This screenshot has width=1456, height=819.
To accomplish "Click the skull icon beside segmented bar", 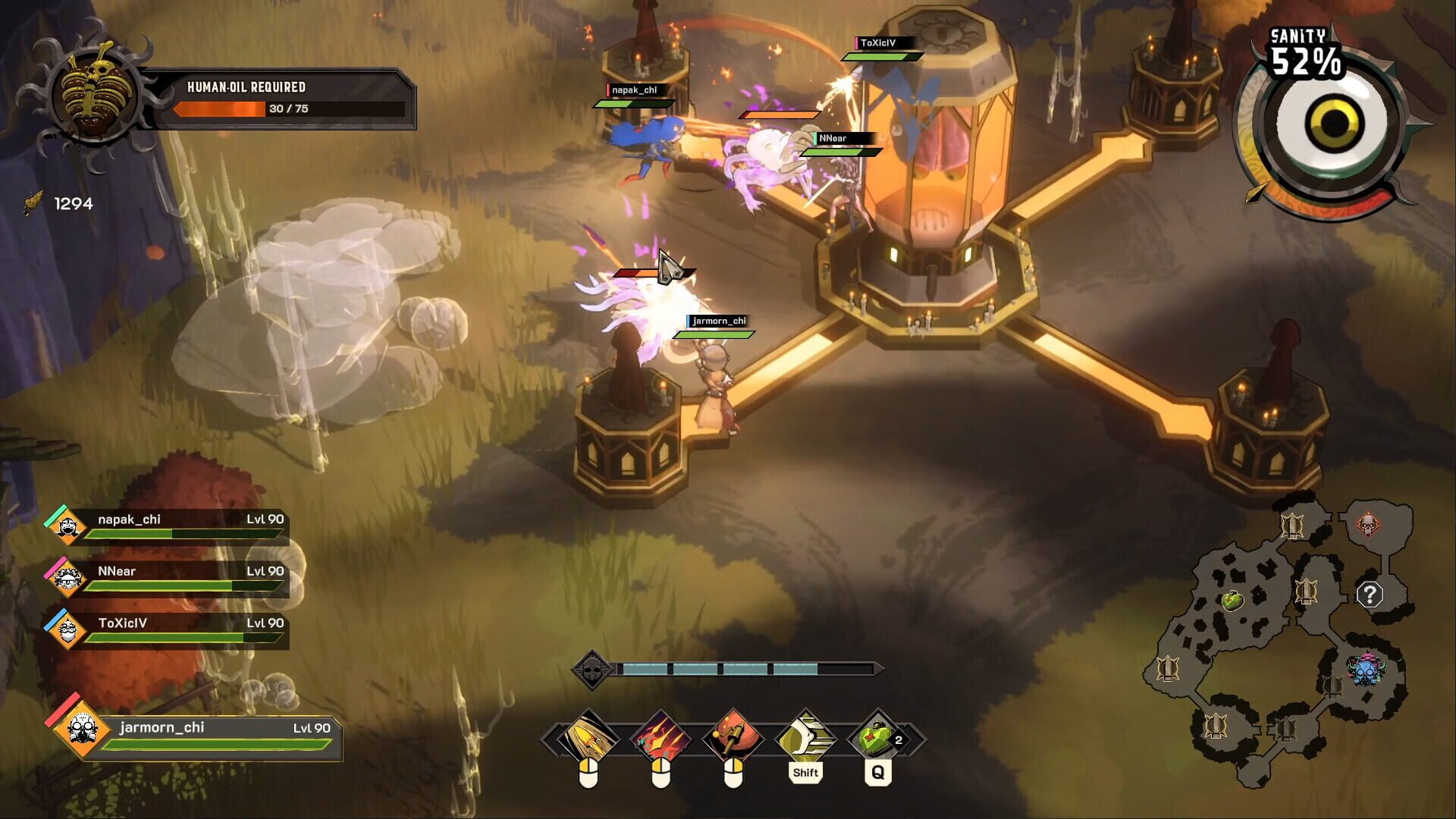I will tap(591, 670).
